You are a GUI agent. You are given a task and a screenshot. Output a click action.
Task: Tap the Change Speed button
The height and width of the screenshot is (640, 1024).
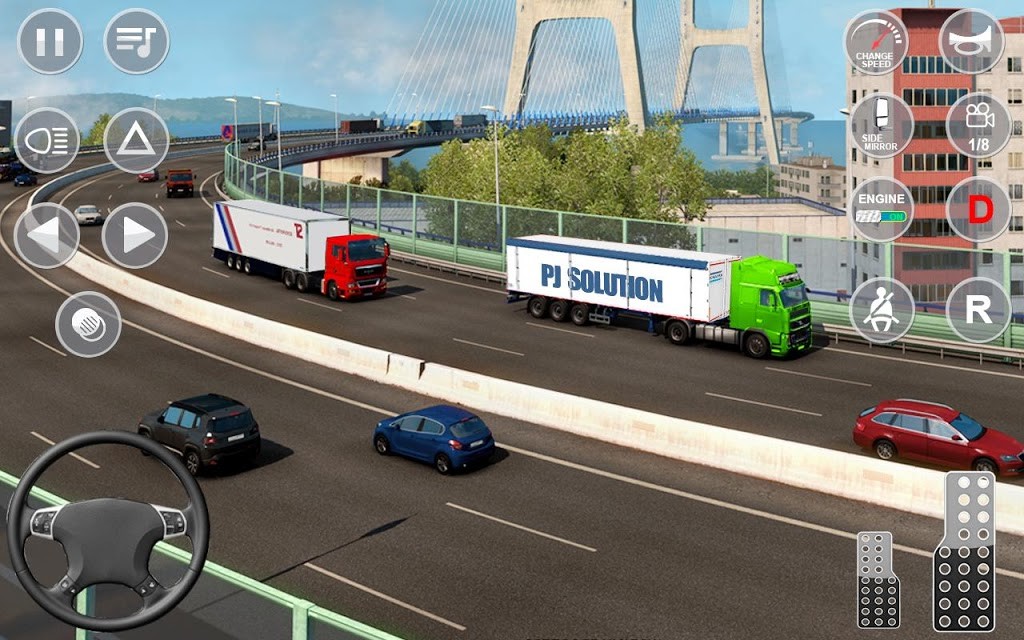(876, 43)
